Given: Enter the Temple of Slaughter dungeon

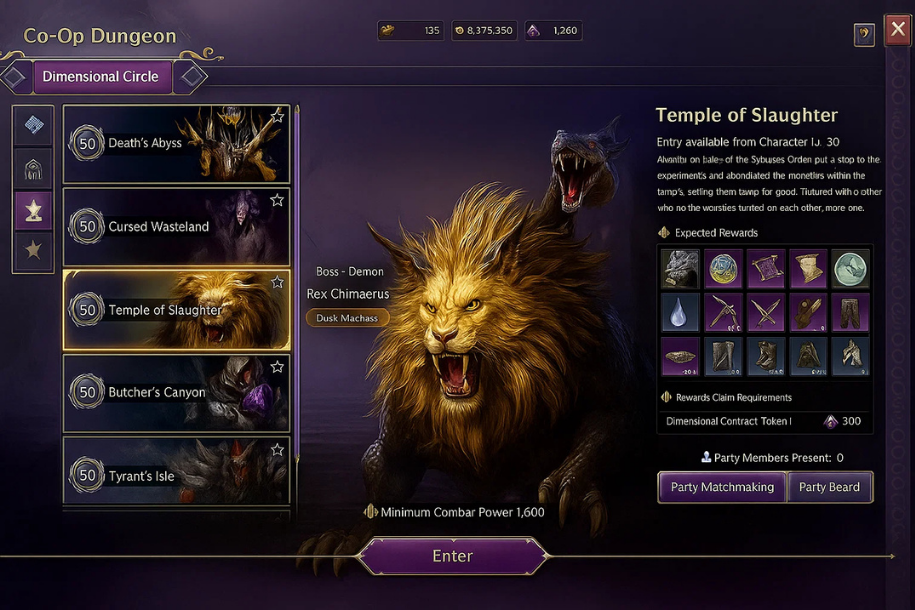Looking at the screenshot, I should point(452,556).
